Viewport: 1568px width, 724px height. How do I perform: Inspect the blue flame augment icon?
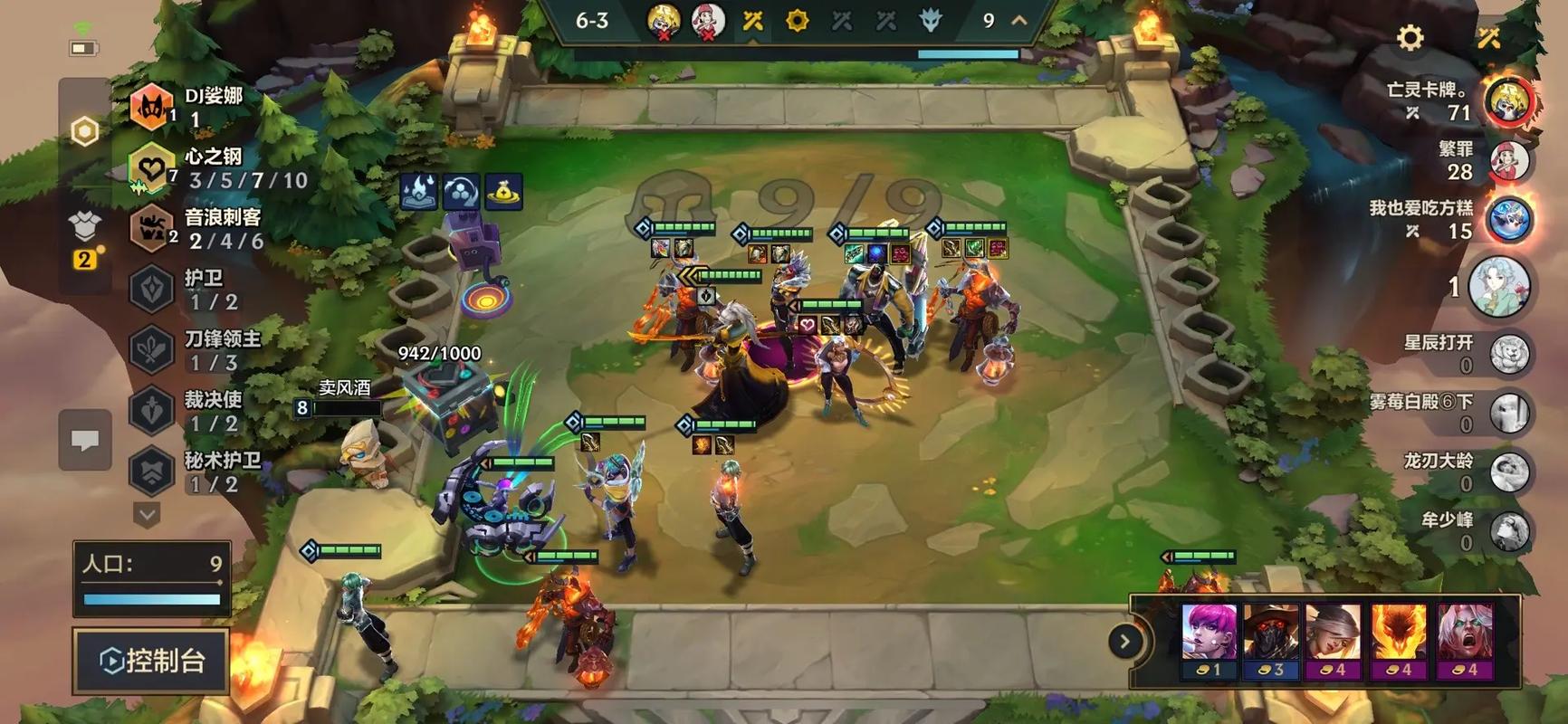click(x=417, y=191)
